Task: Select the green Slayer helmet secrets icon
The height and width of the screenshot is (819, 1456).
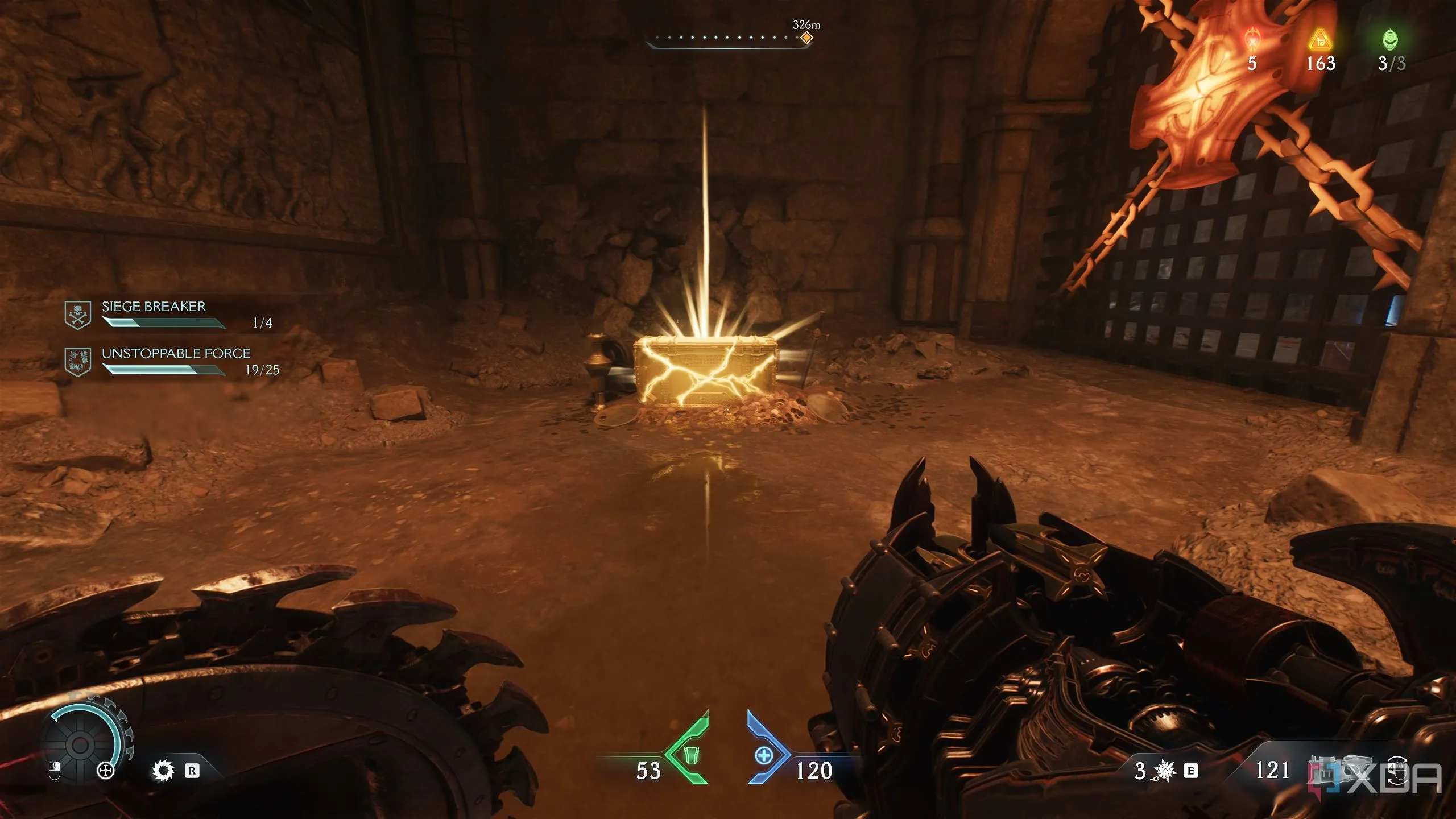Action: pyautogui.click(x=1391, y=39)
